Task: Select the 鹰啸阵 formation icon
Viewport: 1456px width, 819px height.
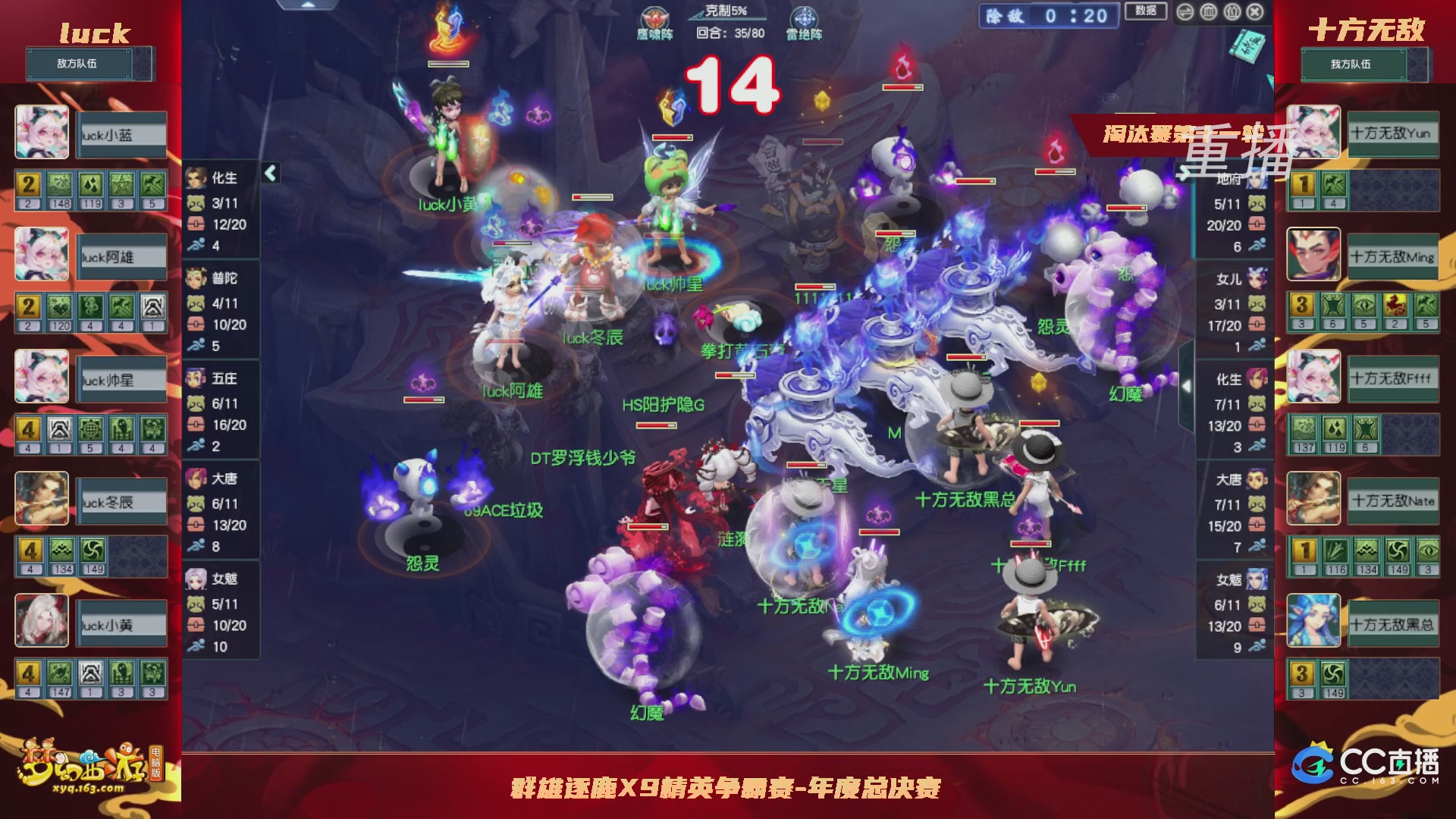Action: (x=655, y=18)
